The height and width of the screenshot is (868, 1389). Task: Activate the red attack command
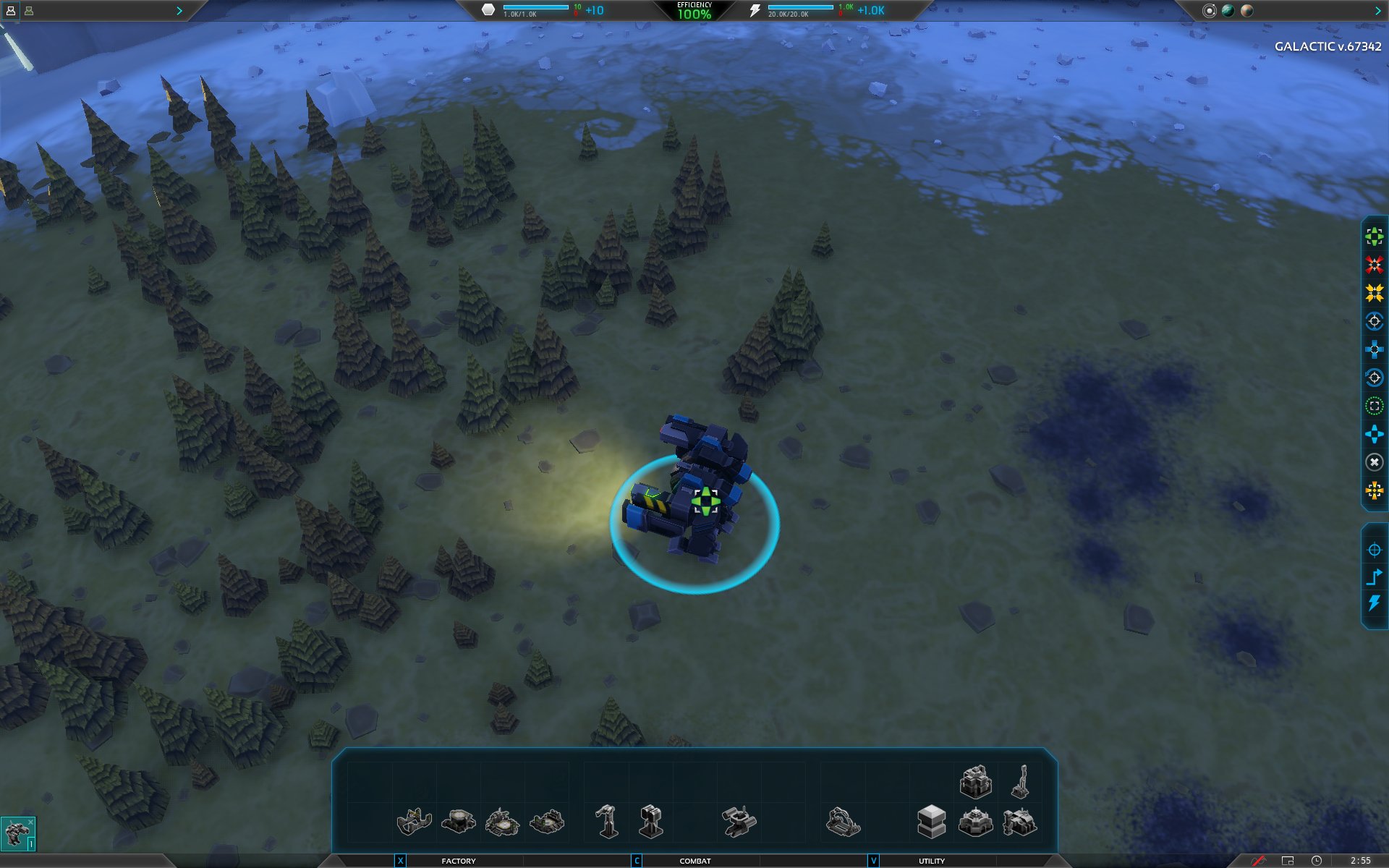1374,265
